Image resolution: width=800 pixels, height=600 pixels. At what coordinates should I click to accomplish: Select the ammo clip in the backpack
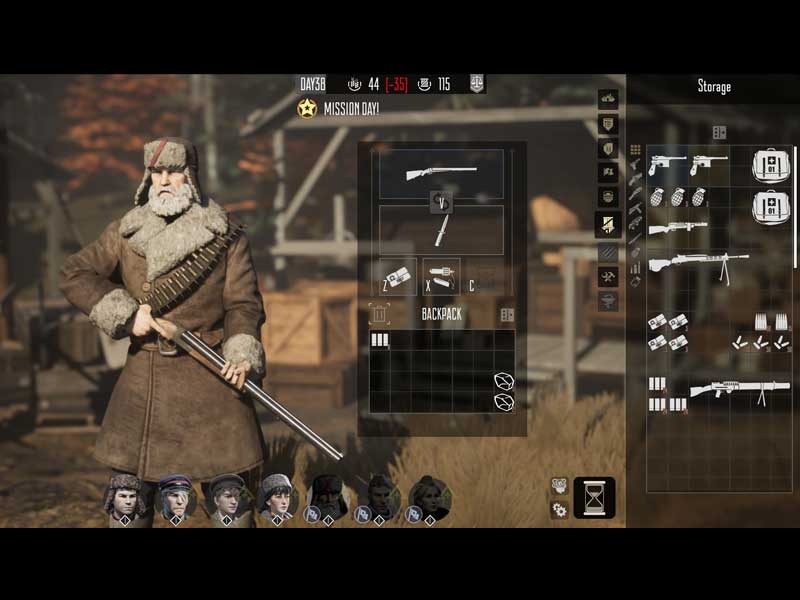[379, 340]
